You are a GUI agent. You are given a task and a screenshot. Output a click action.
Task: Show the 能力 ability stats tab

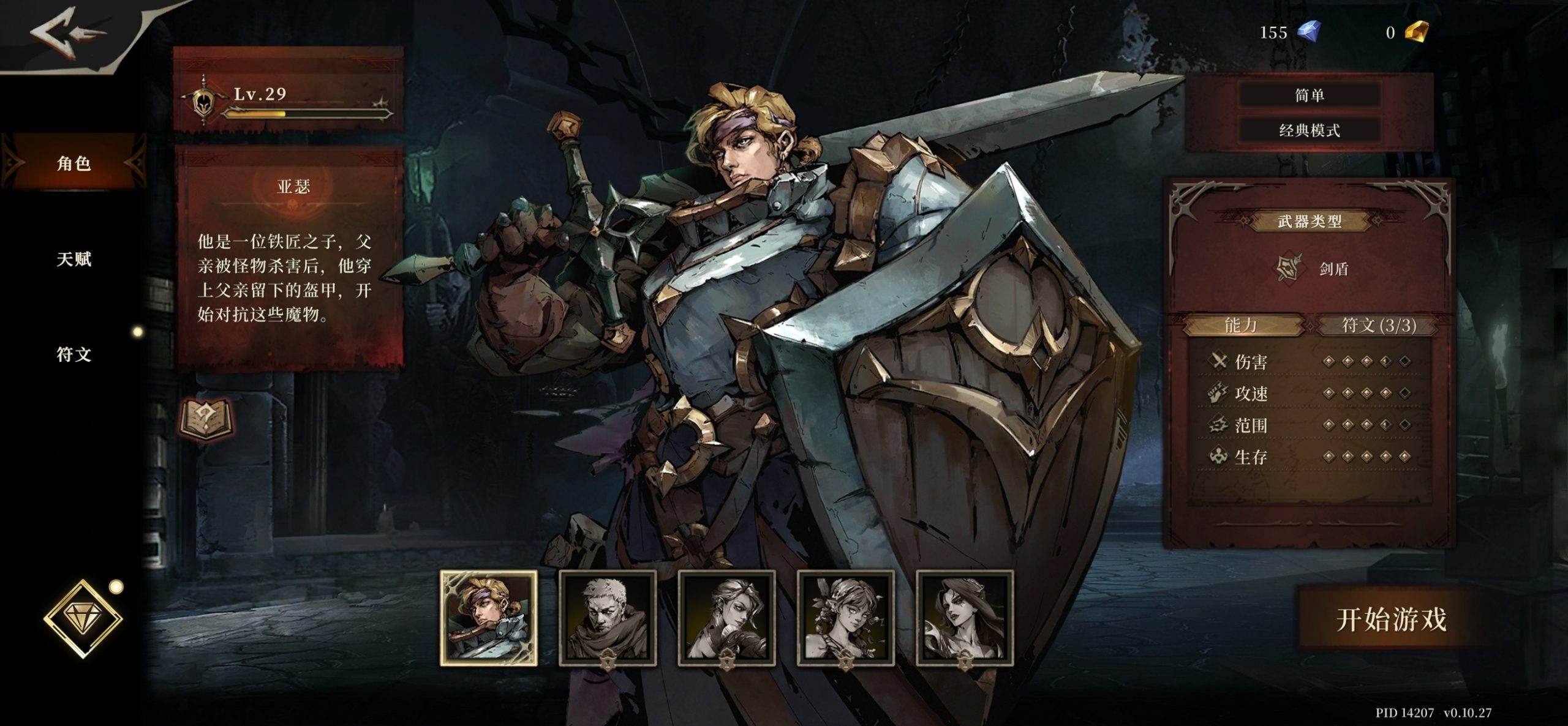[x=1241, y=325]
